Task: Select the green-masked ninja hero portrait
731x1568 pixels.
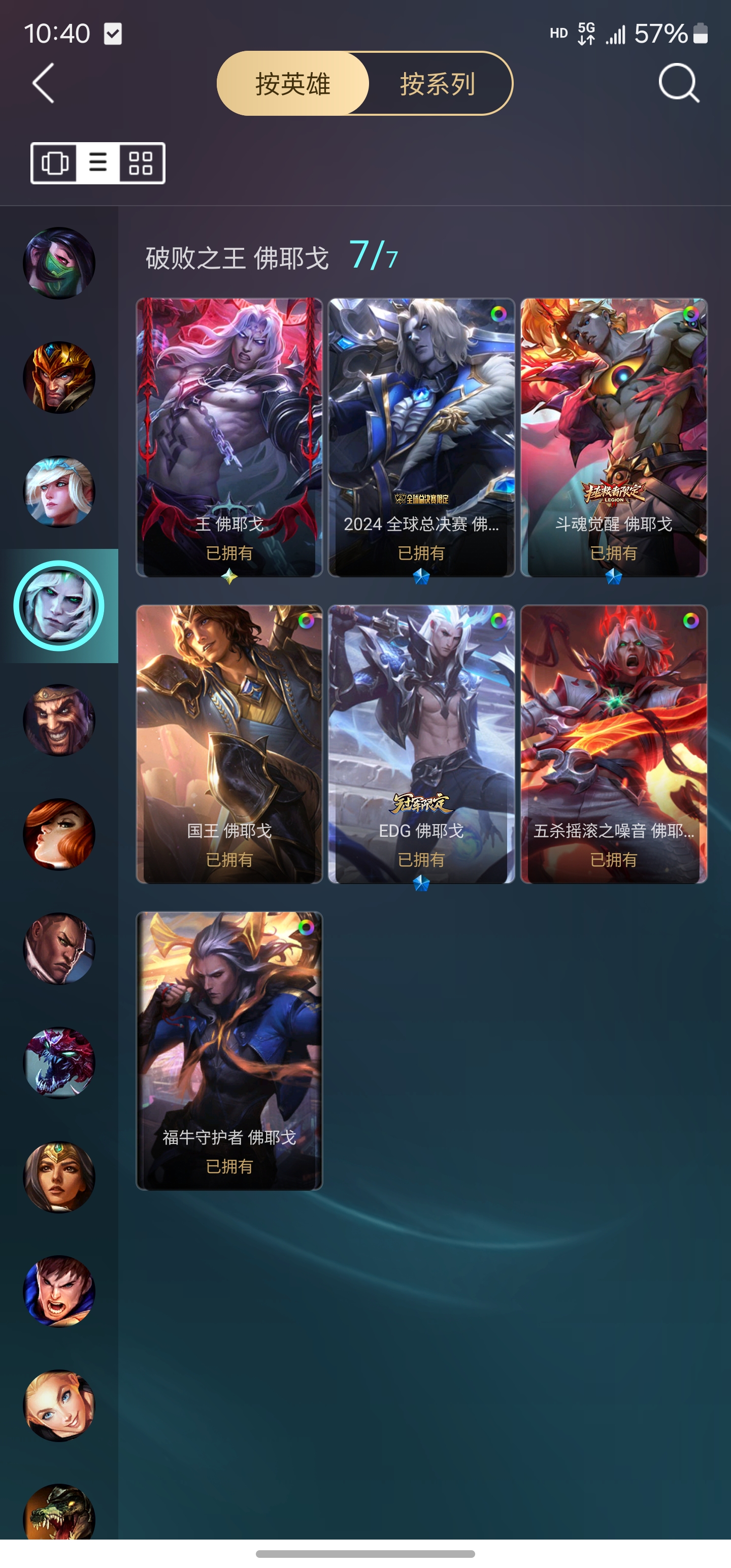Action: pyautogui.click(x=59, y=263)
